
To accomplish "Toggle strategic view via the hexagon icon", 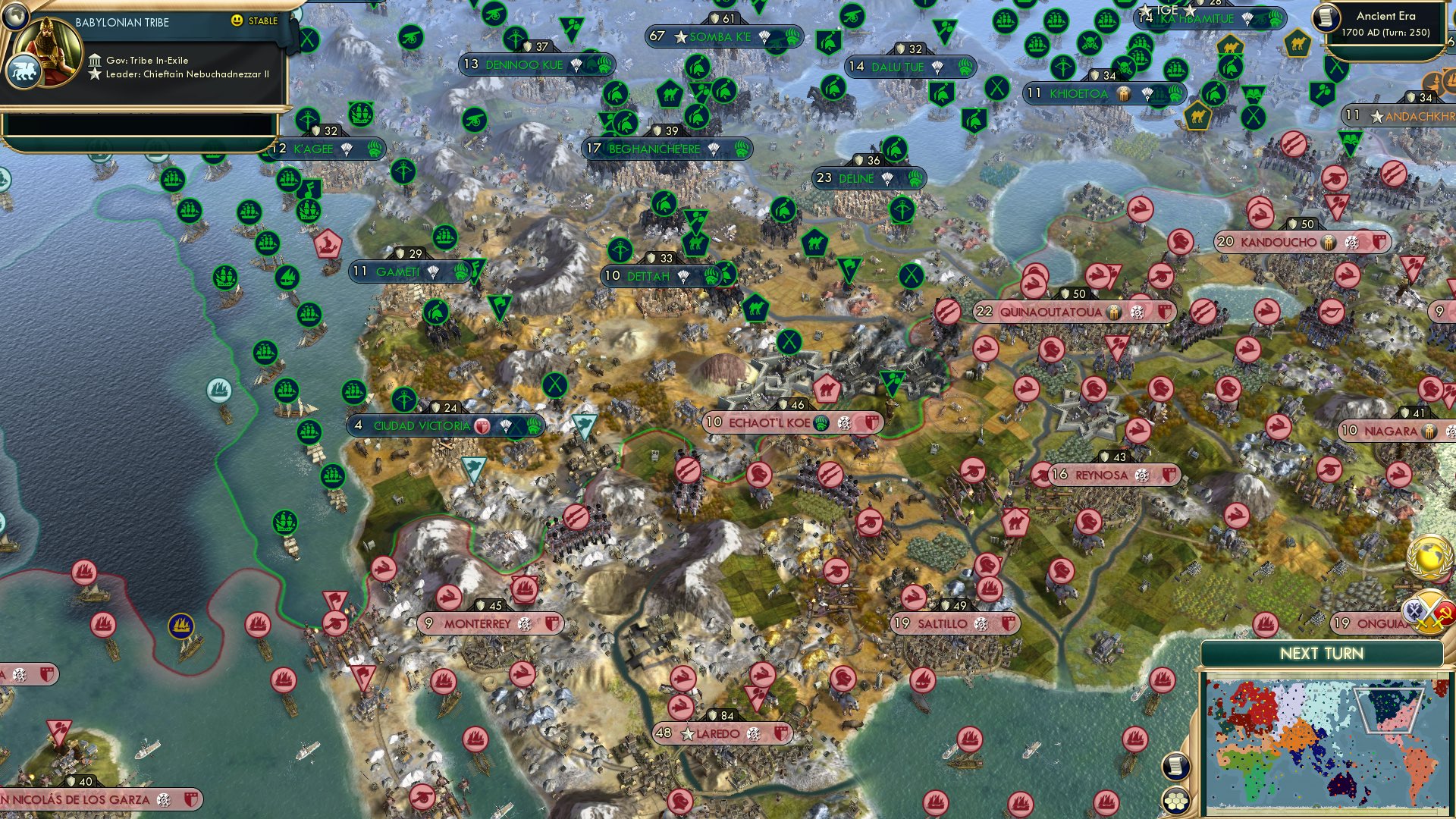I will point(1175,801).
